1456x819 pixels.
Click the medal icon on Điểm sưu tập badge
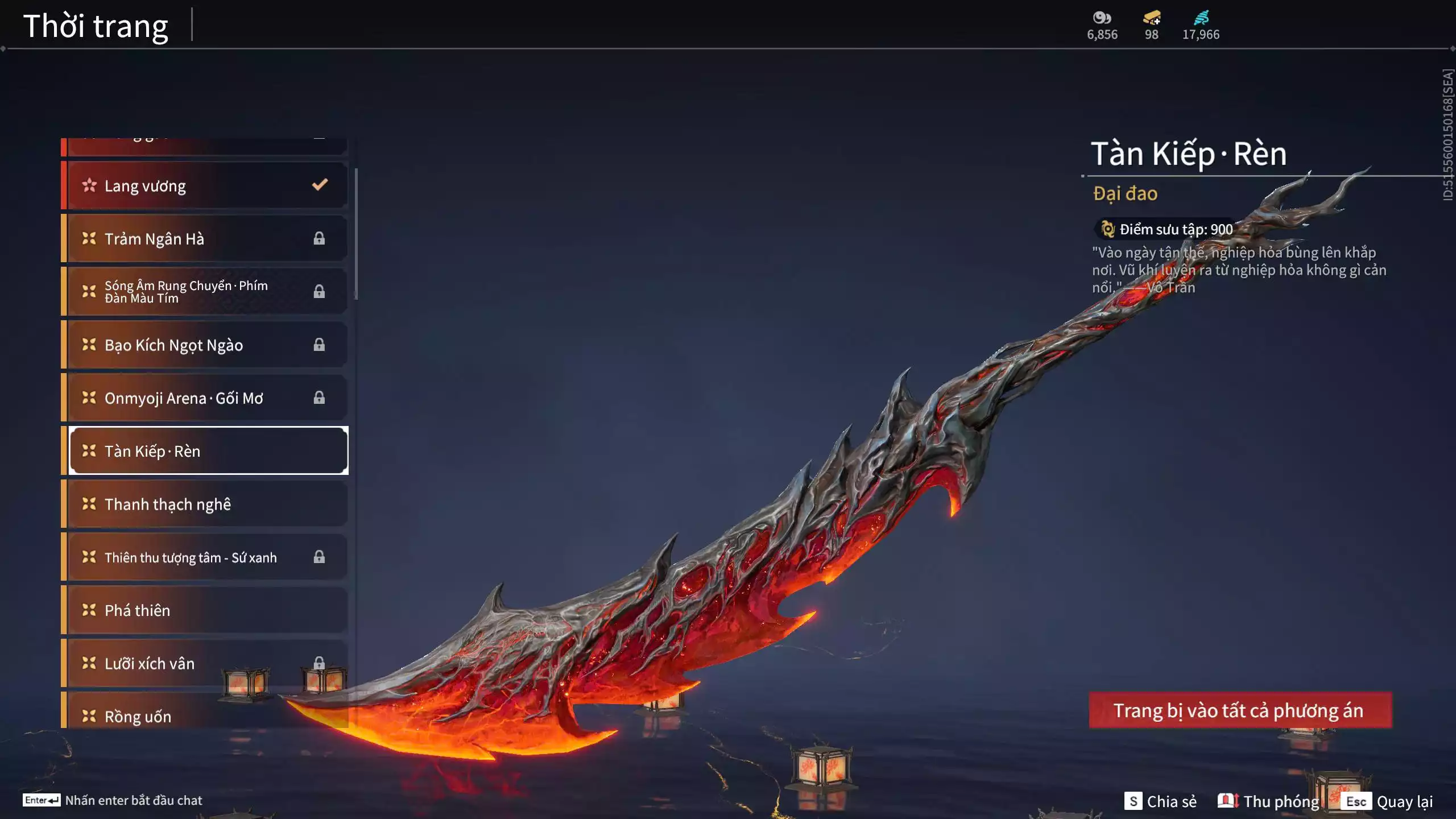point(1107,229)
